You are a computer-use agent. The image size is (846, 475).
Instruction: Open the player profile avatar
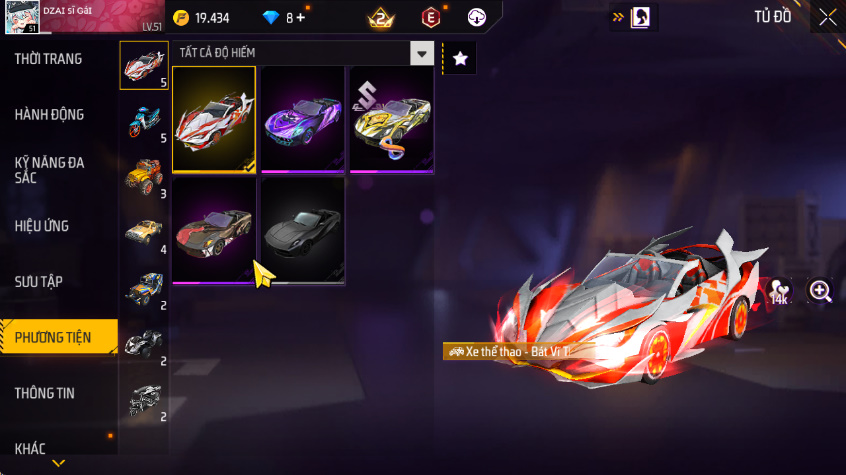20,18
